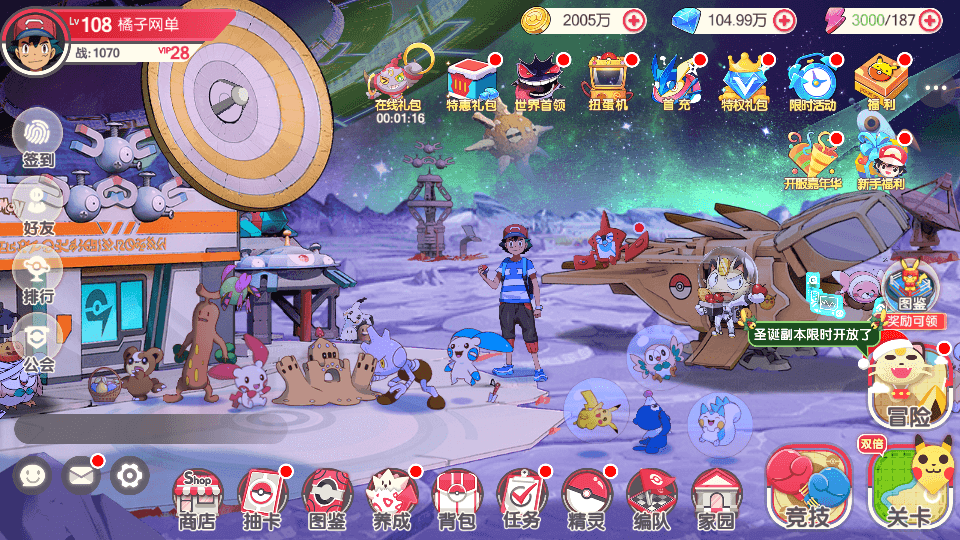
Task: Enter the 竞技 arena
Action: click(808, 489)
